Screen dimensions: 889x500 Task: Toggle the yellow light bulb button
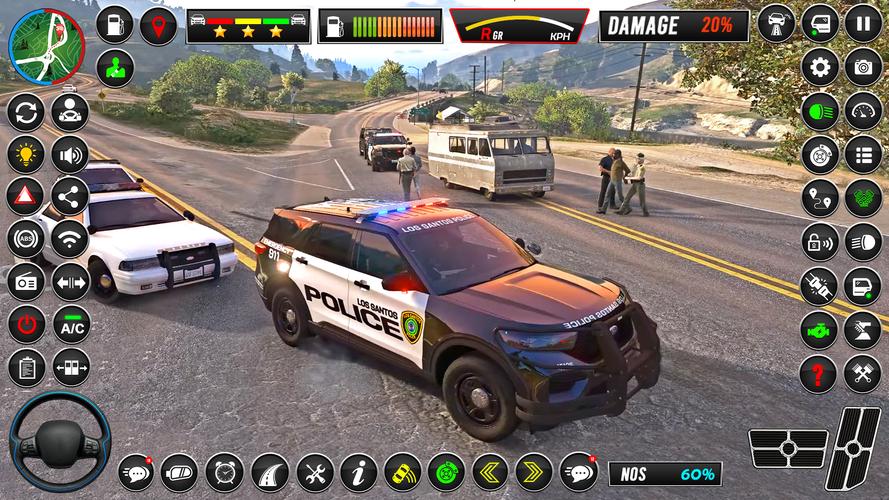tap(26, 154)
